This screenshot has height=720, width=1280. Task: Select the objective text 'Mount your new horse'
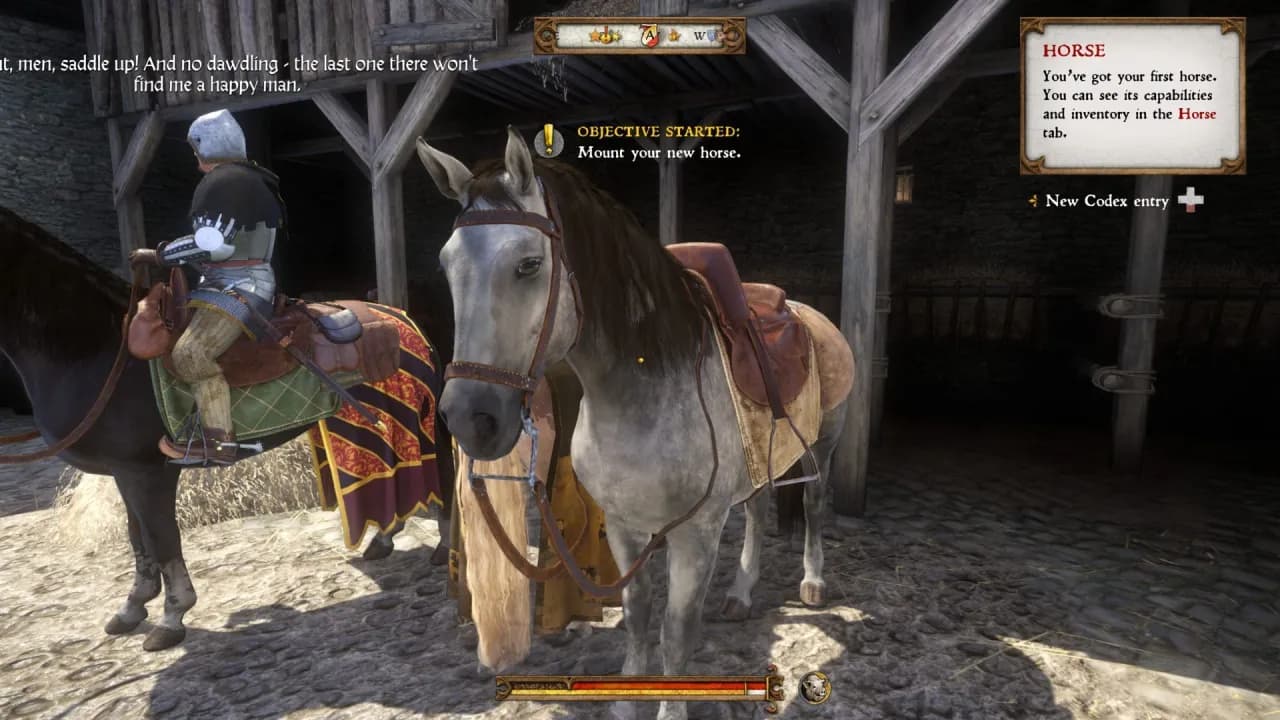pos(660,152)
